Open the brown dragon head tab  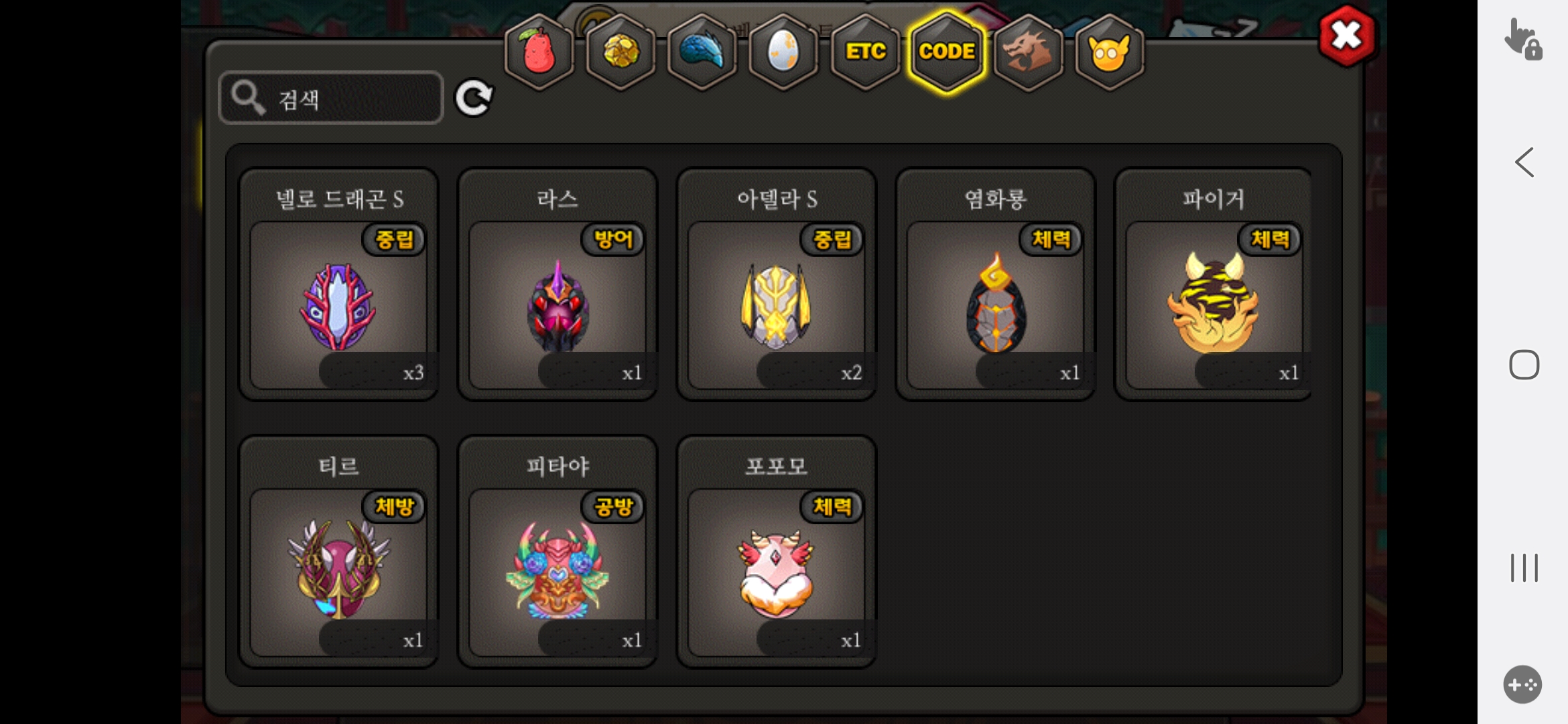(1028, 52)
